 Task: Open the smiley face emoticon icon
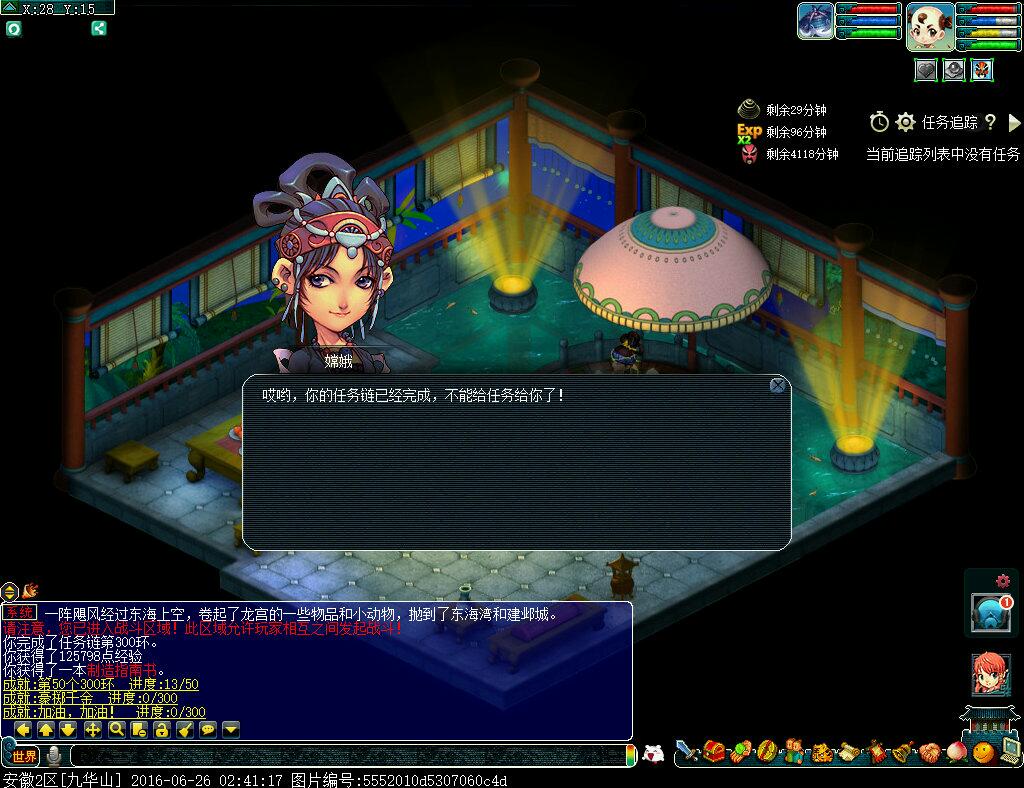pyautogui.click(x=984, y=751)
